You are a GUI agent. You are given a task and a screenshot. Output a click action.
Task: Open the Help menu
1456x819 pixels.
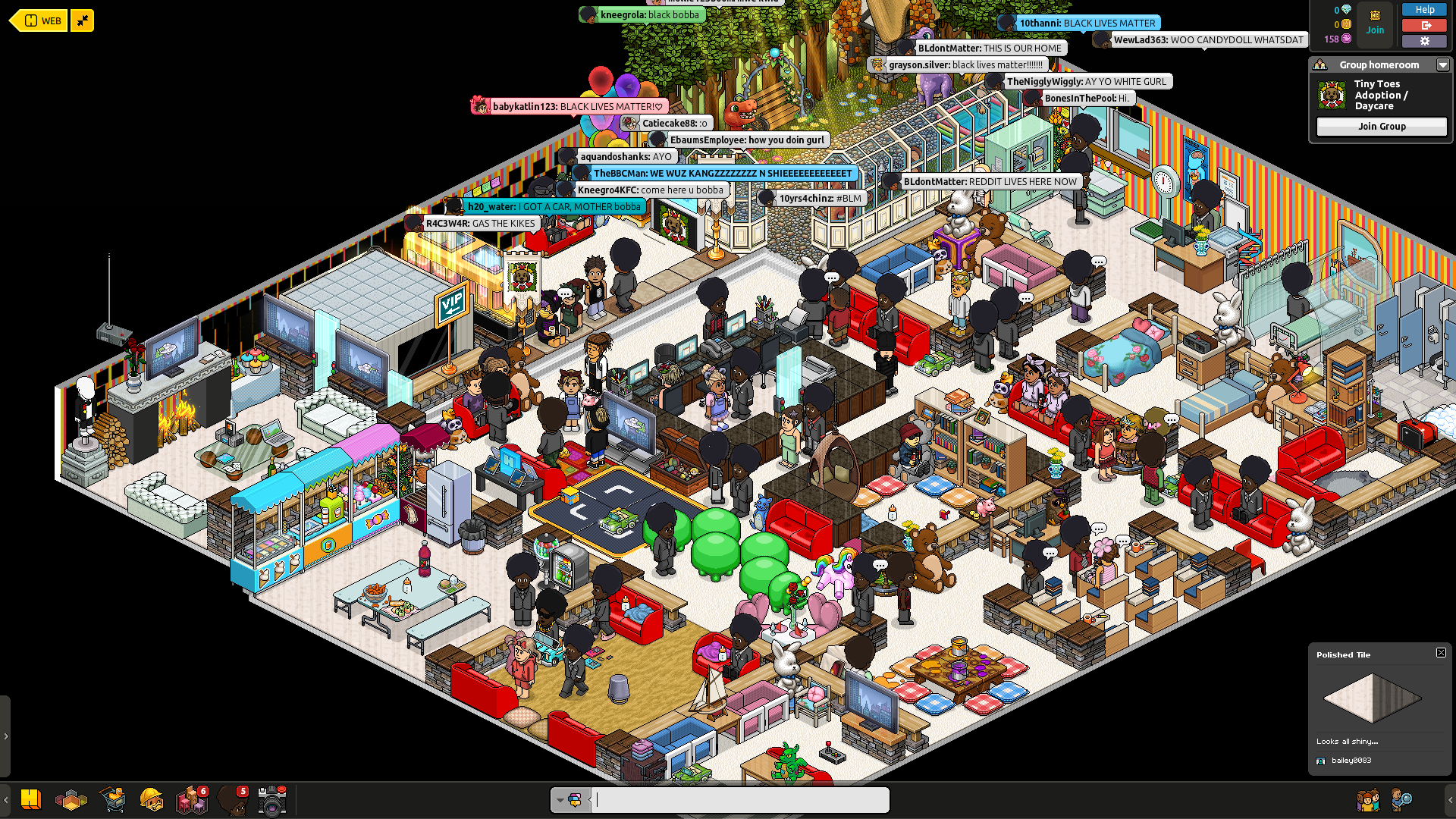1424,10
